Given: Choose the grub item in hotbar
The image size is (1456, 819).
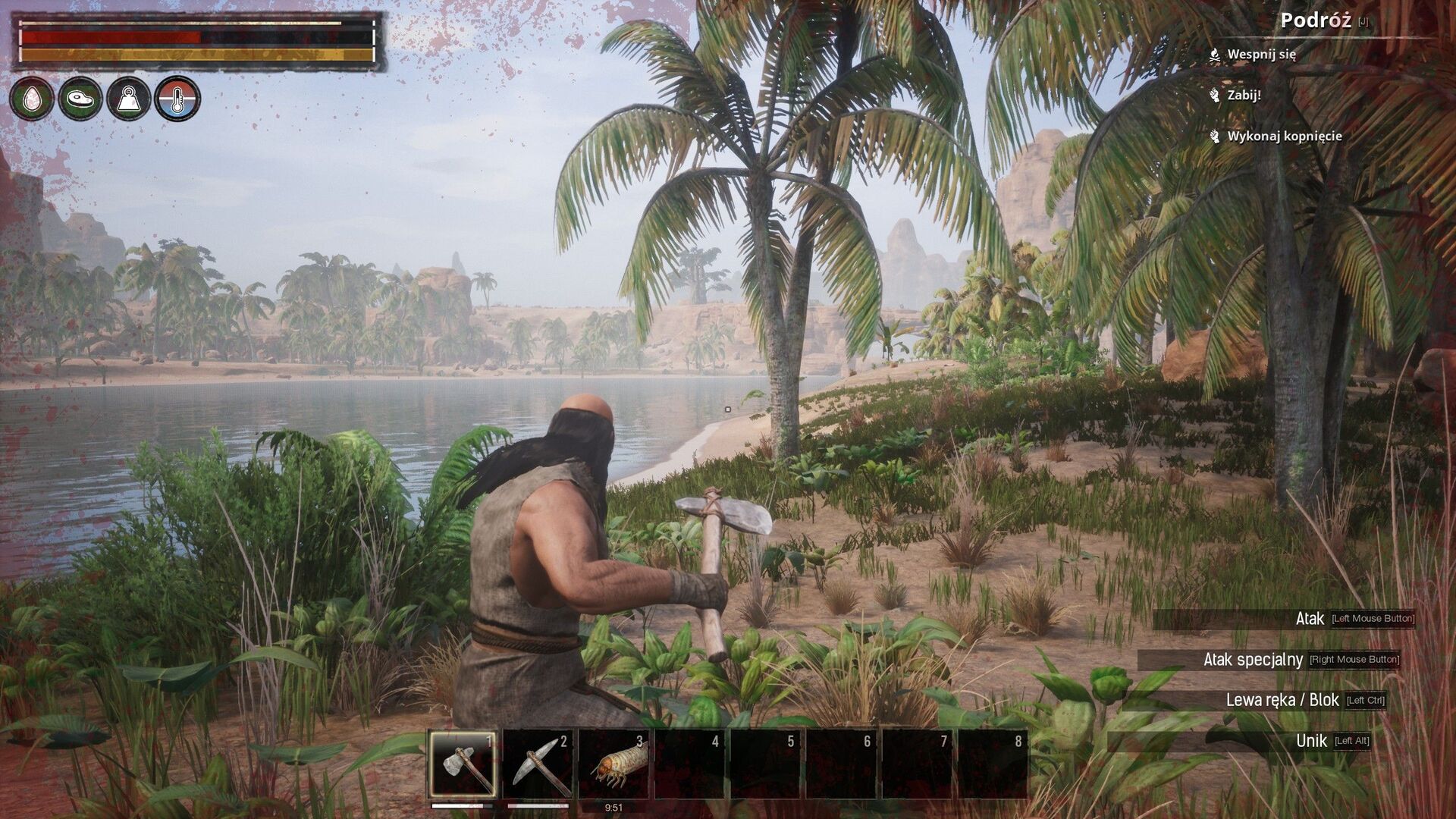Looking at the screenshot, I should click(614, 764).
